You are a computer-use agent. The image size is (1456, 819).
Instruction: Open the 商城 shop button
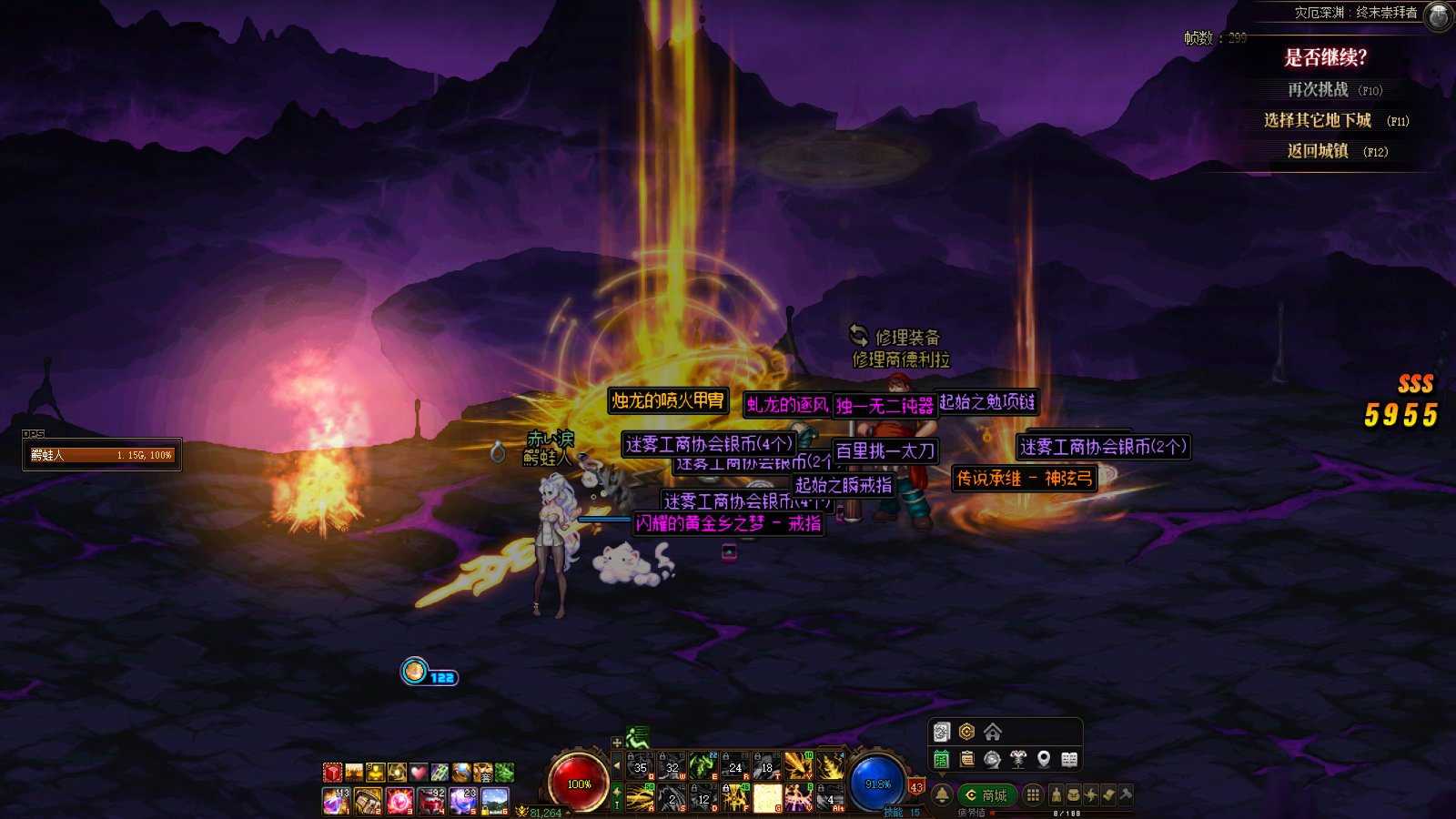tap(986, 795)
